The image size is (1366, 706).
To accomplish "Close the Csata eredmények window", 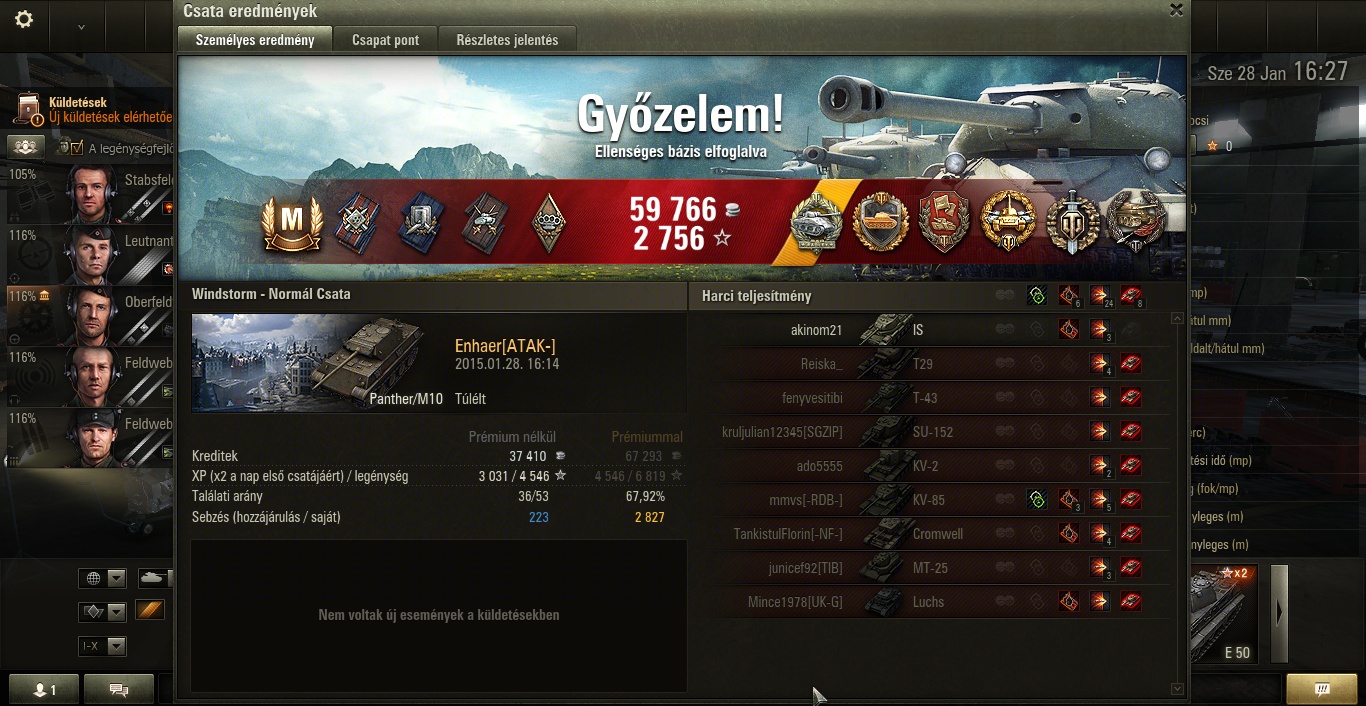I will point(1176,10).
